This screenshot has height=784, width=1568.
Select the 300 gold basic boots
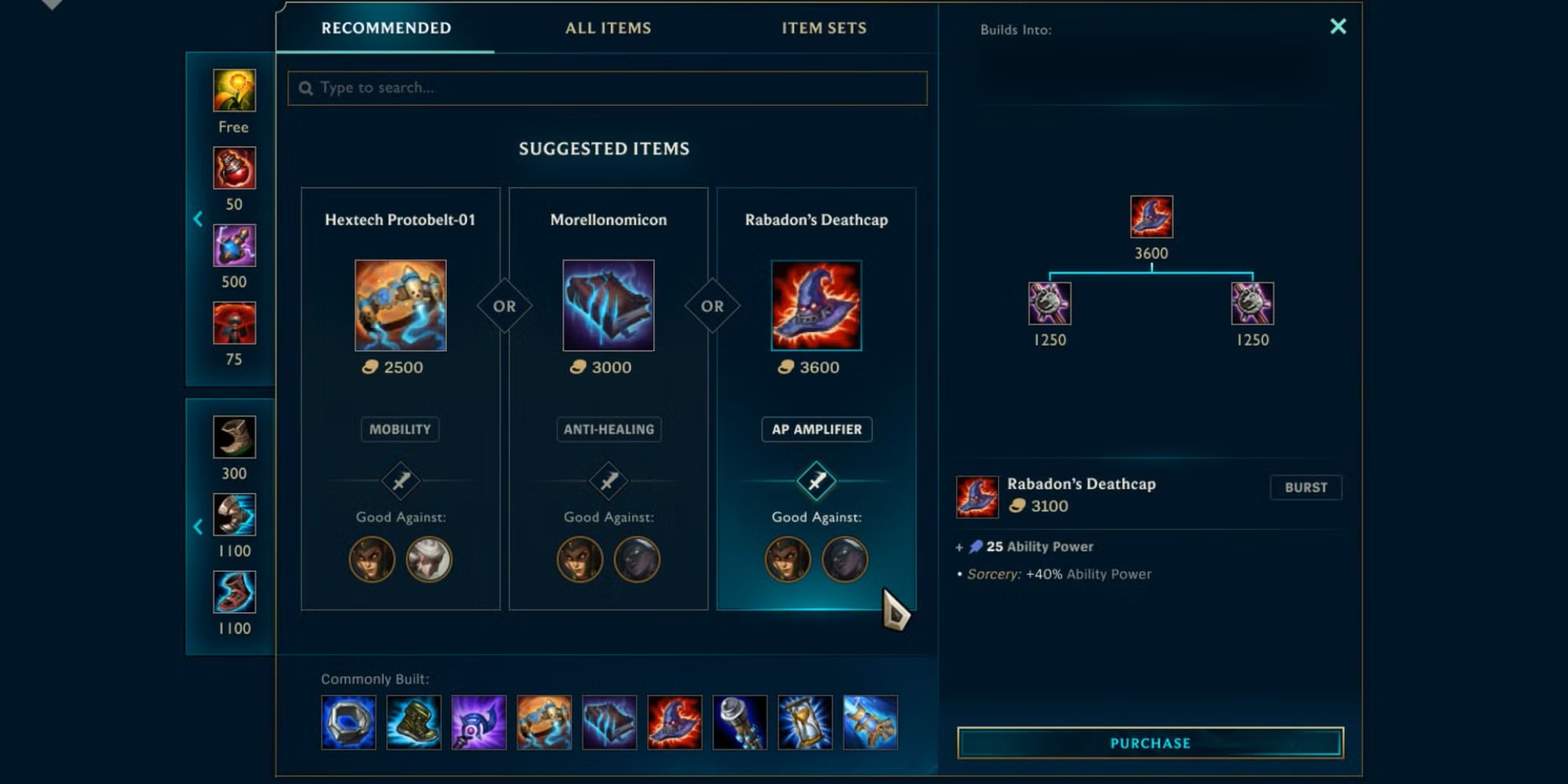[234, 437]
